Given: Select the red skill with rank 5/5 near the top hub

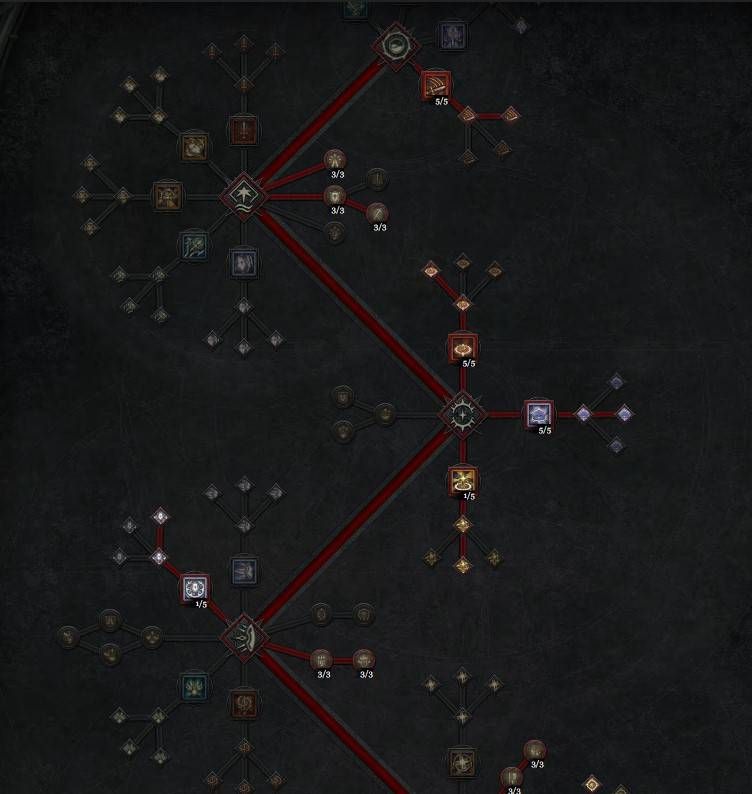Looking at the screenshot, I should click(436, 85).
